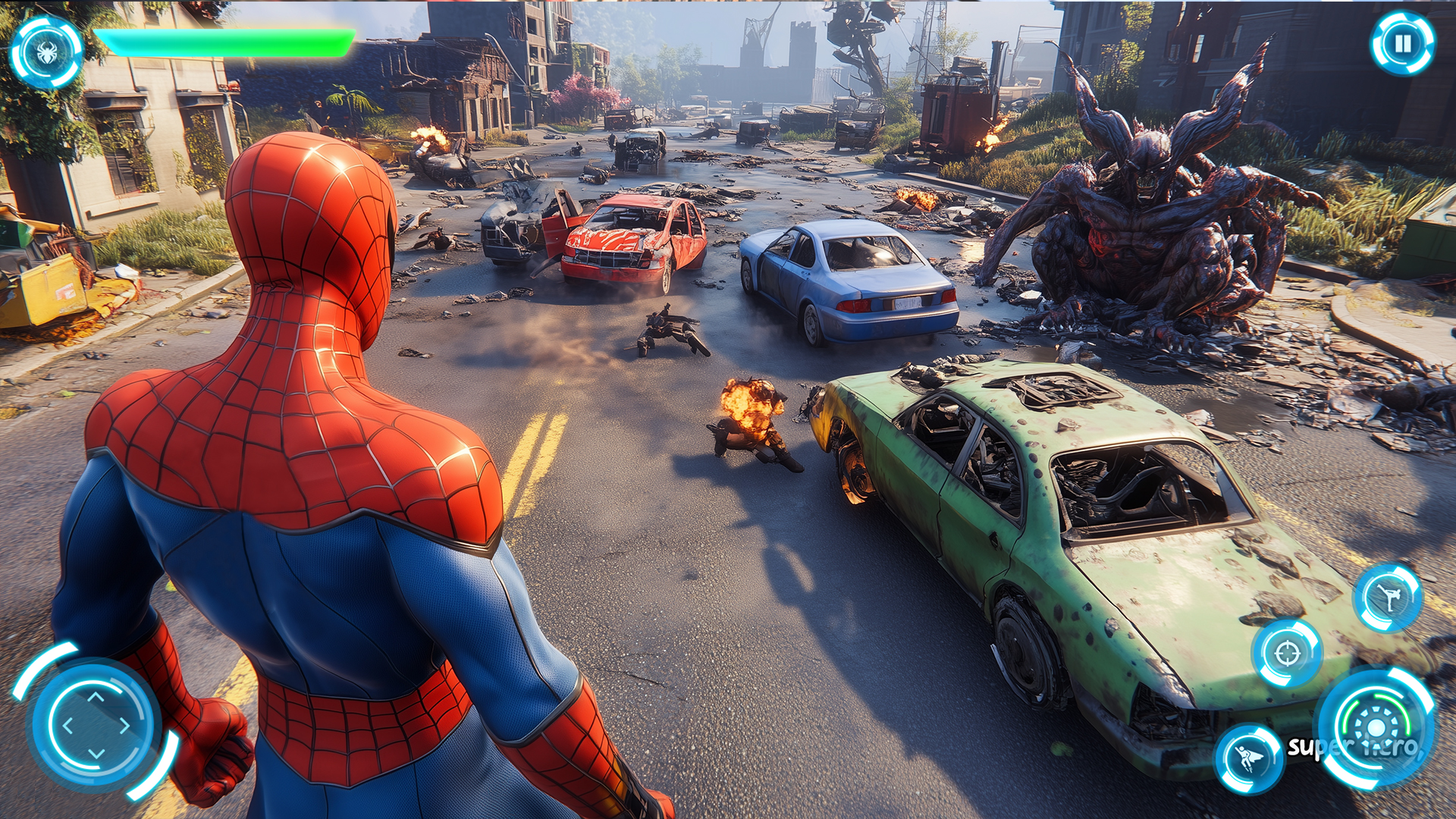Screen dimensions: 1456x819
Task: Select the burning enemy in the street
Action: (751, 417)
